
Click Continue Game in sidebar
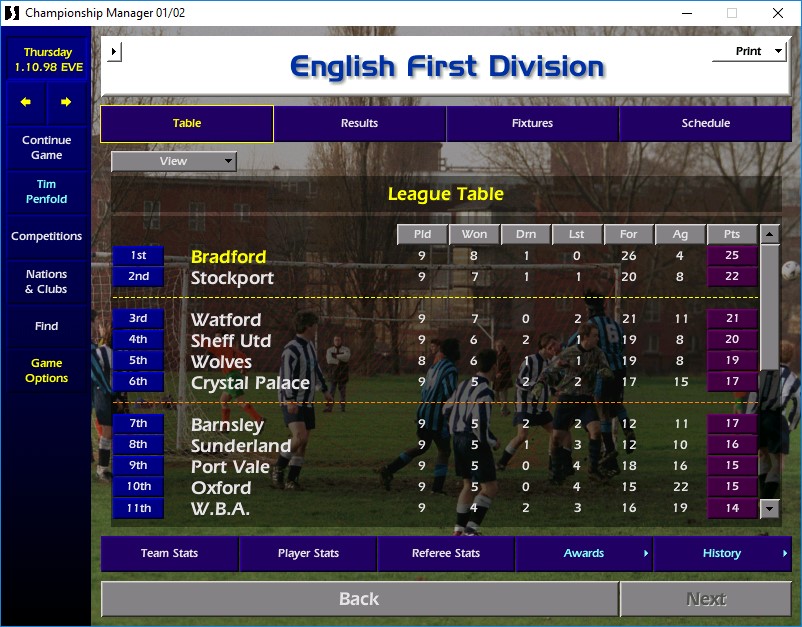tap(46, 148)
